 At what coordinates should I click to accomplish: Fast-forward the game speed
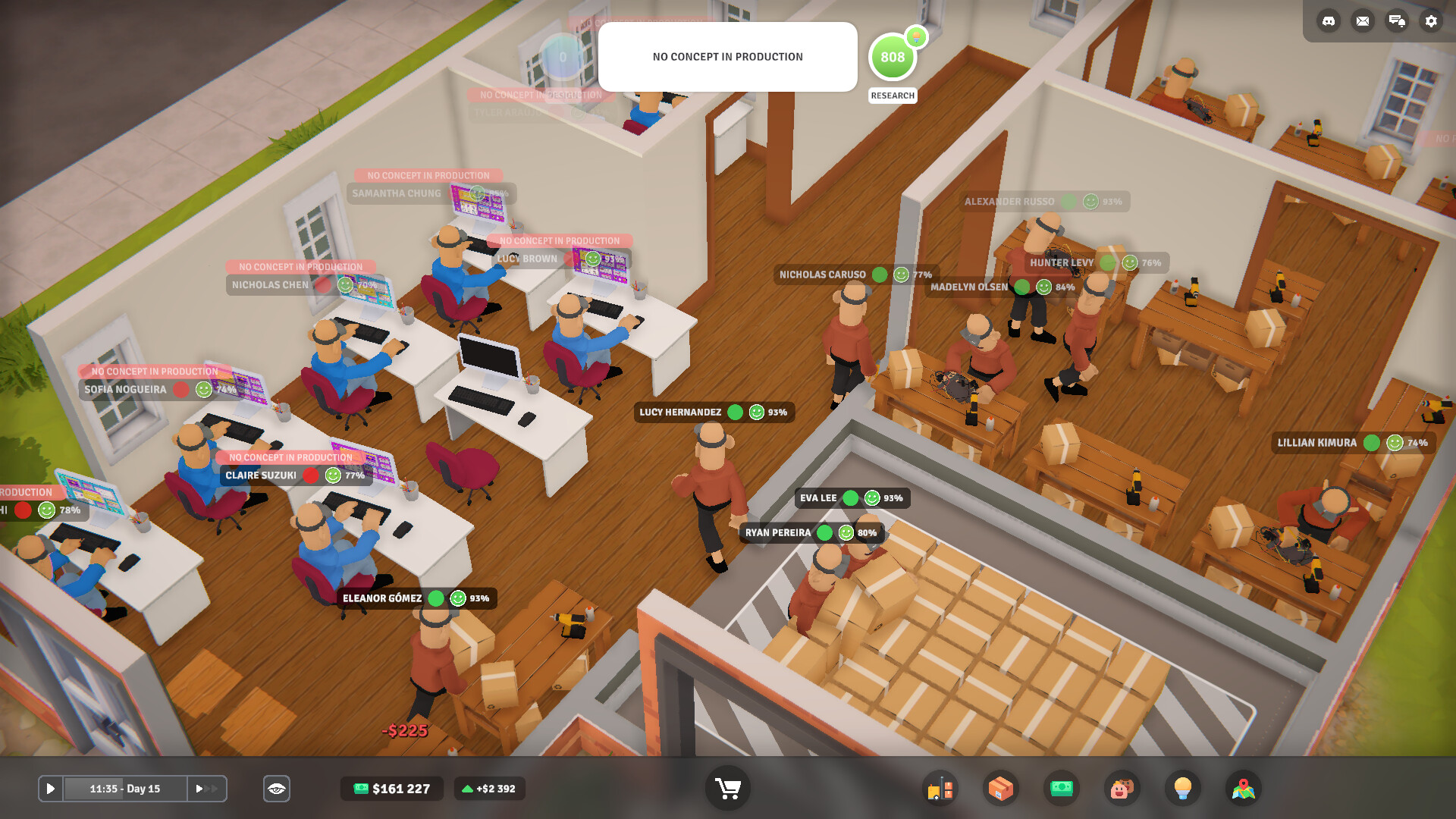click(207, 789)
